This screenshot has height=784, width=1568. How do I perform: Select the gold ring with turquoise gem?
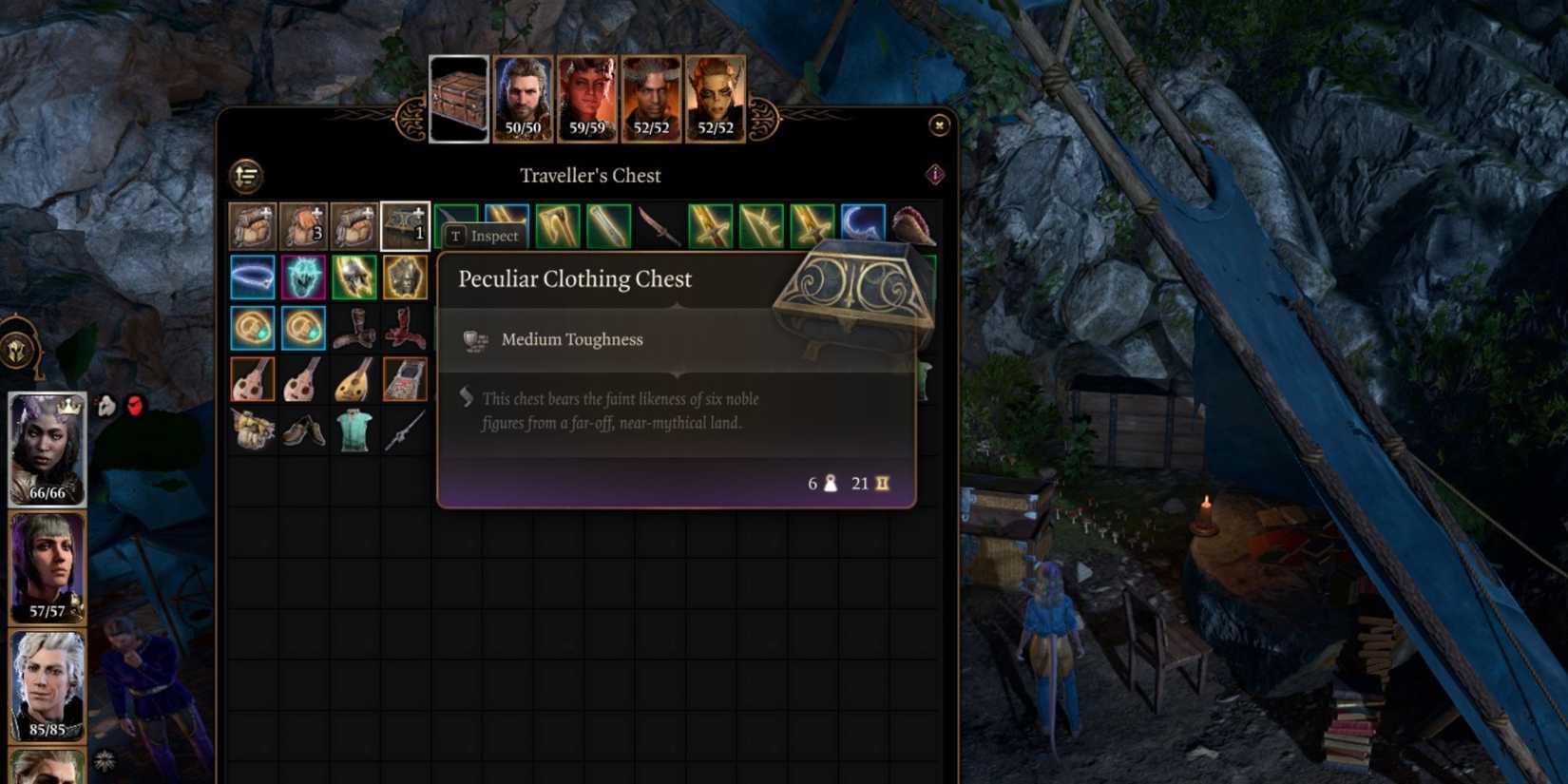252,328
